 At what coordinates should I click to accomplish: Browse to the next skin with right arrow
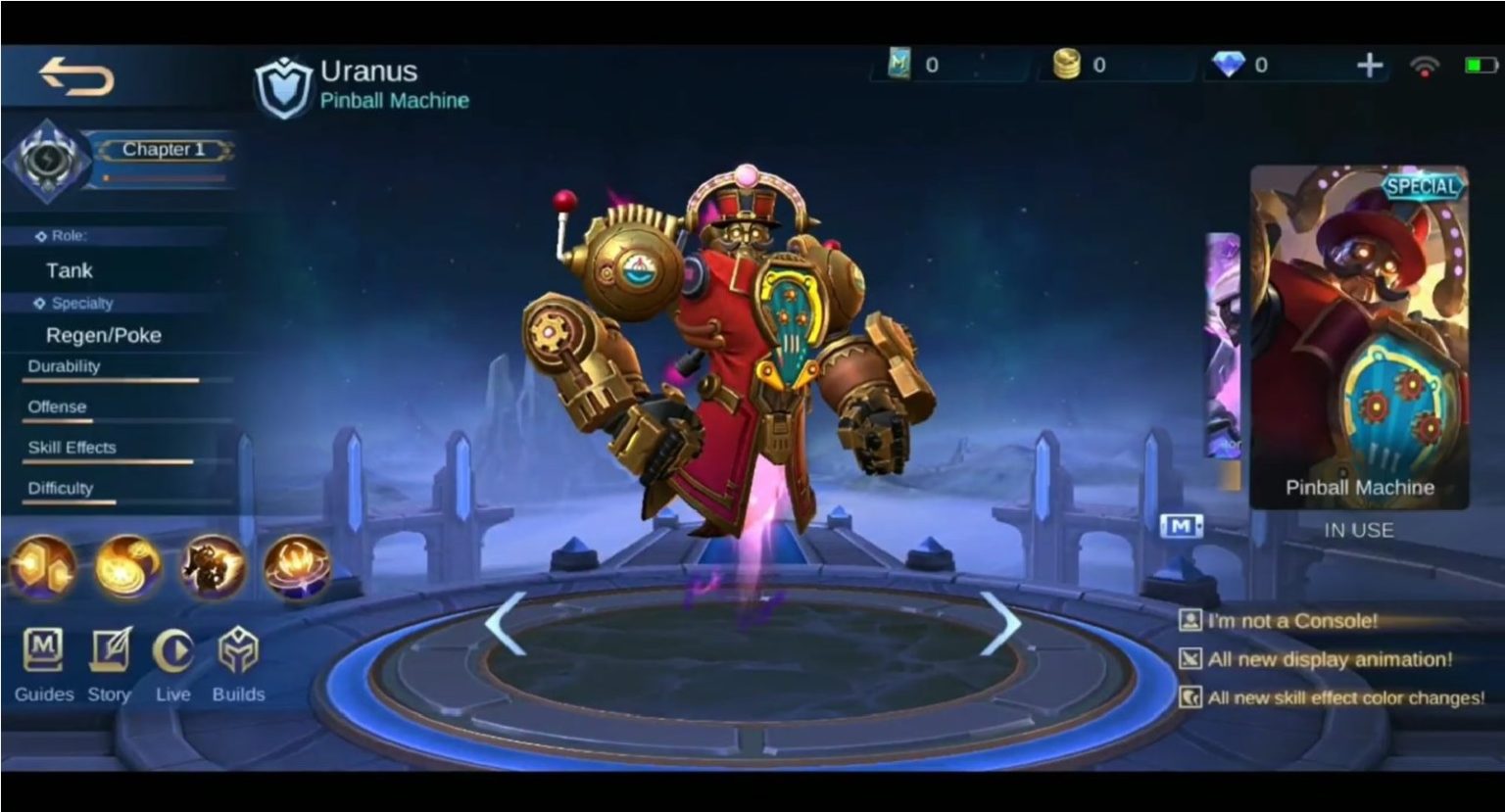coord(1001,624)
